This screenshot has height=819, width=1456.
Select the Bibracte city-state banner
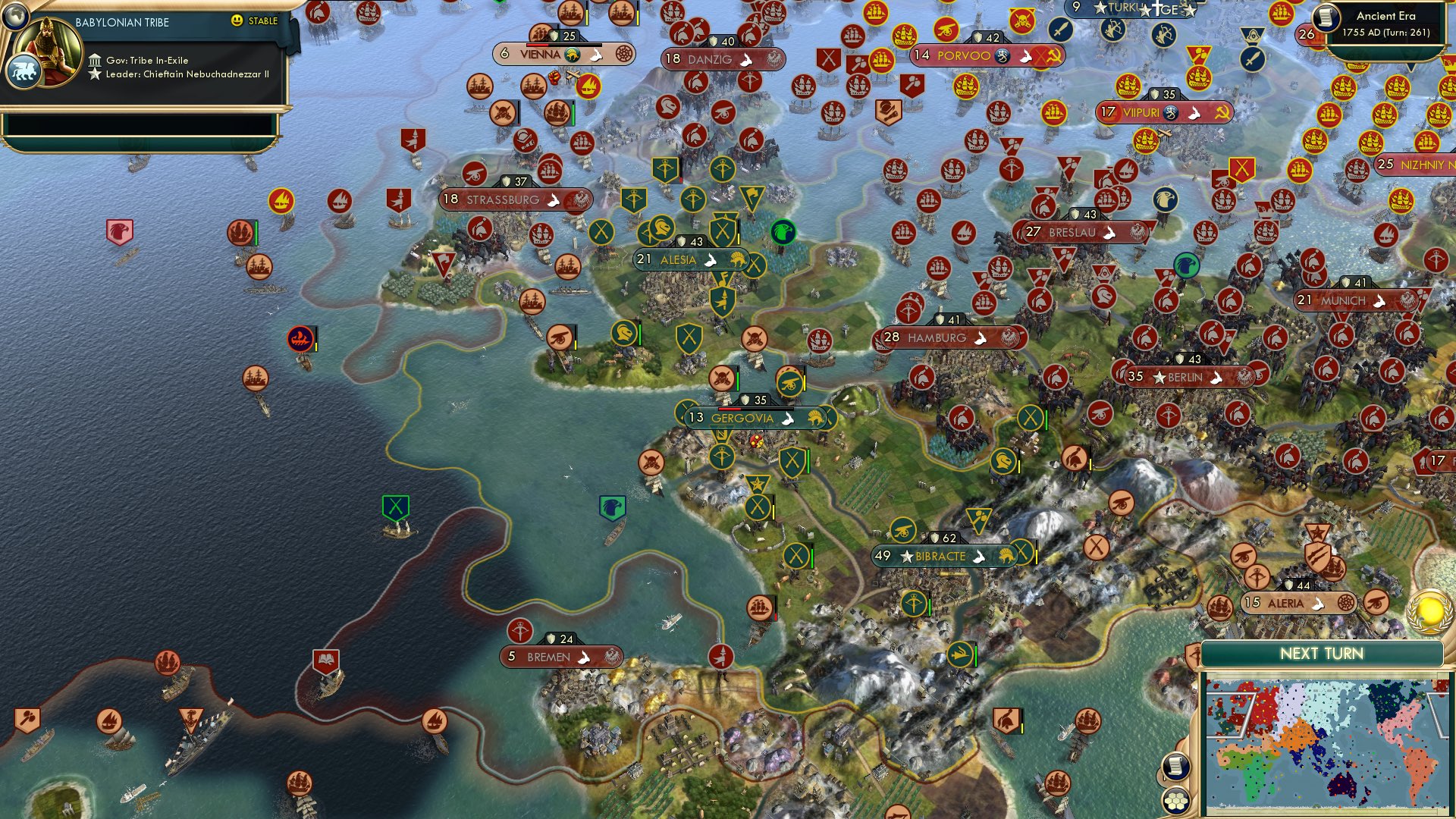[940, 556]
